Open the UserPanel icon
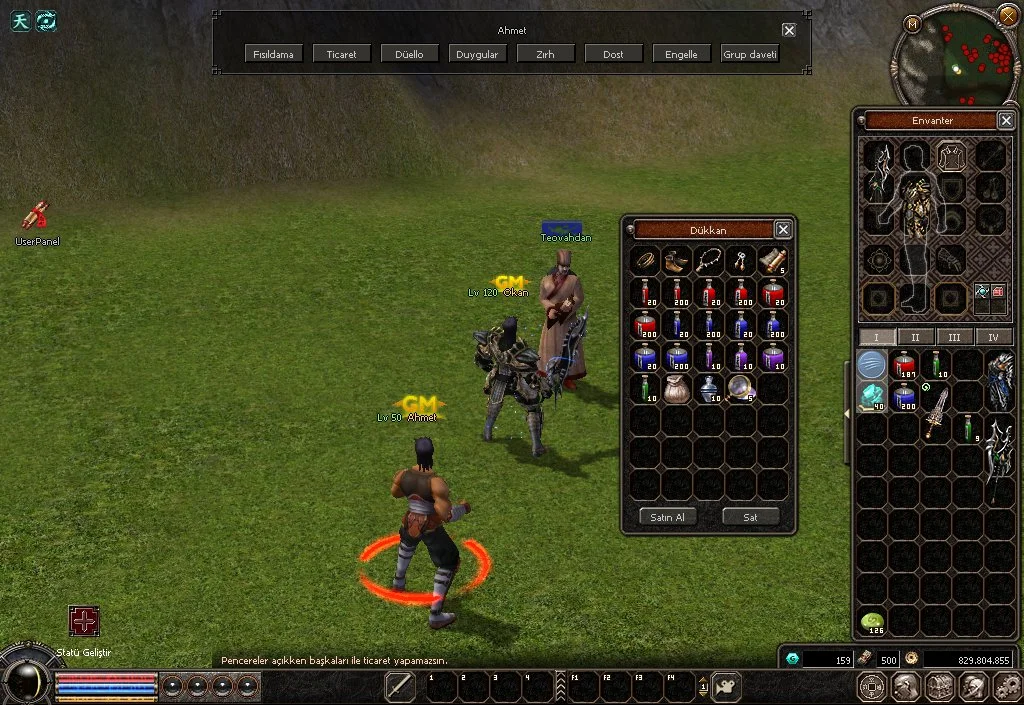Screen dimensions: 1024x705 click(37, 216)
